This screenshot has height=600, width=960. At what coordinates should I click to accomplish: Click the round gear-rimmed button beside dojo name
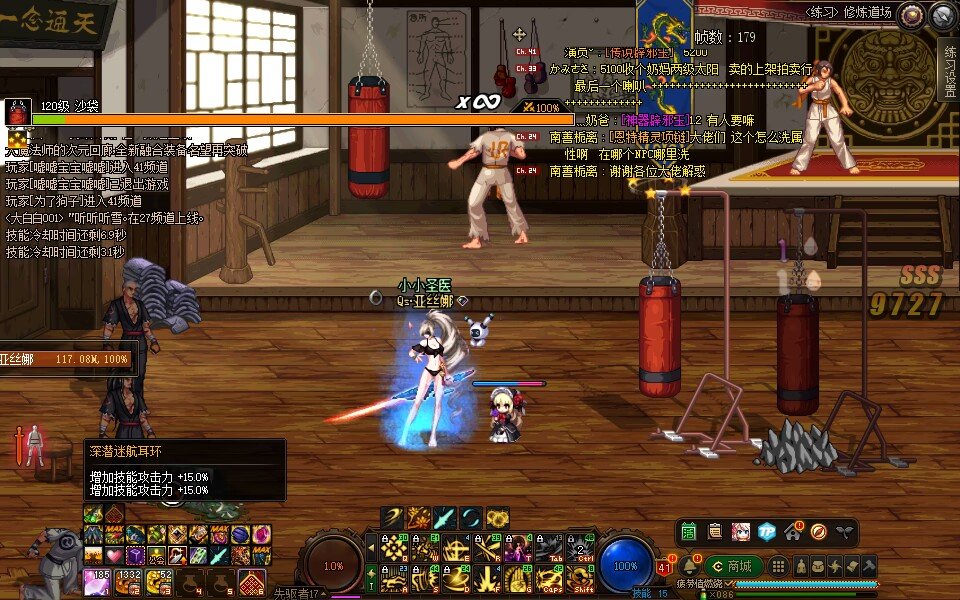910,15
